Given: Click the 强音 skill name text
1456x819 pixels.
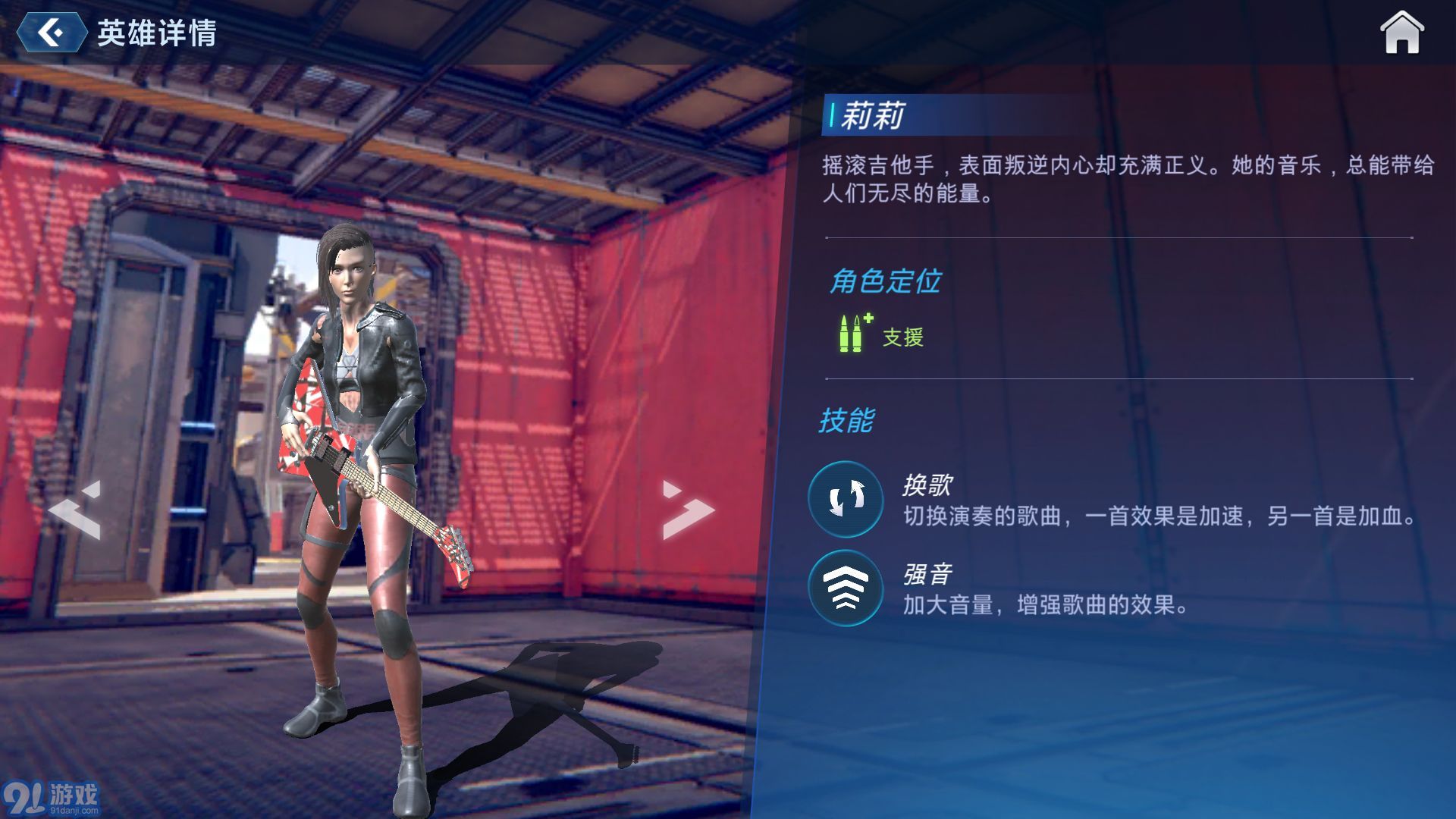Looking at the screenshot, I should [926, 574].
